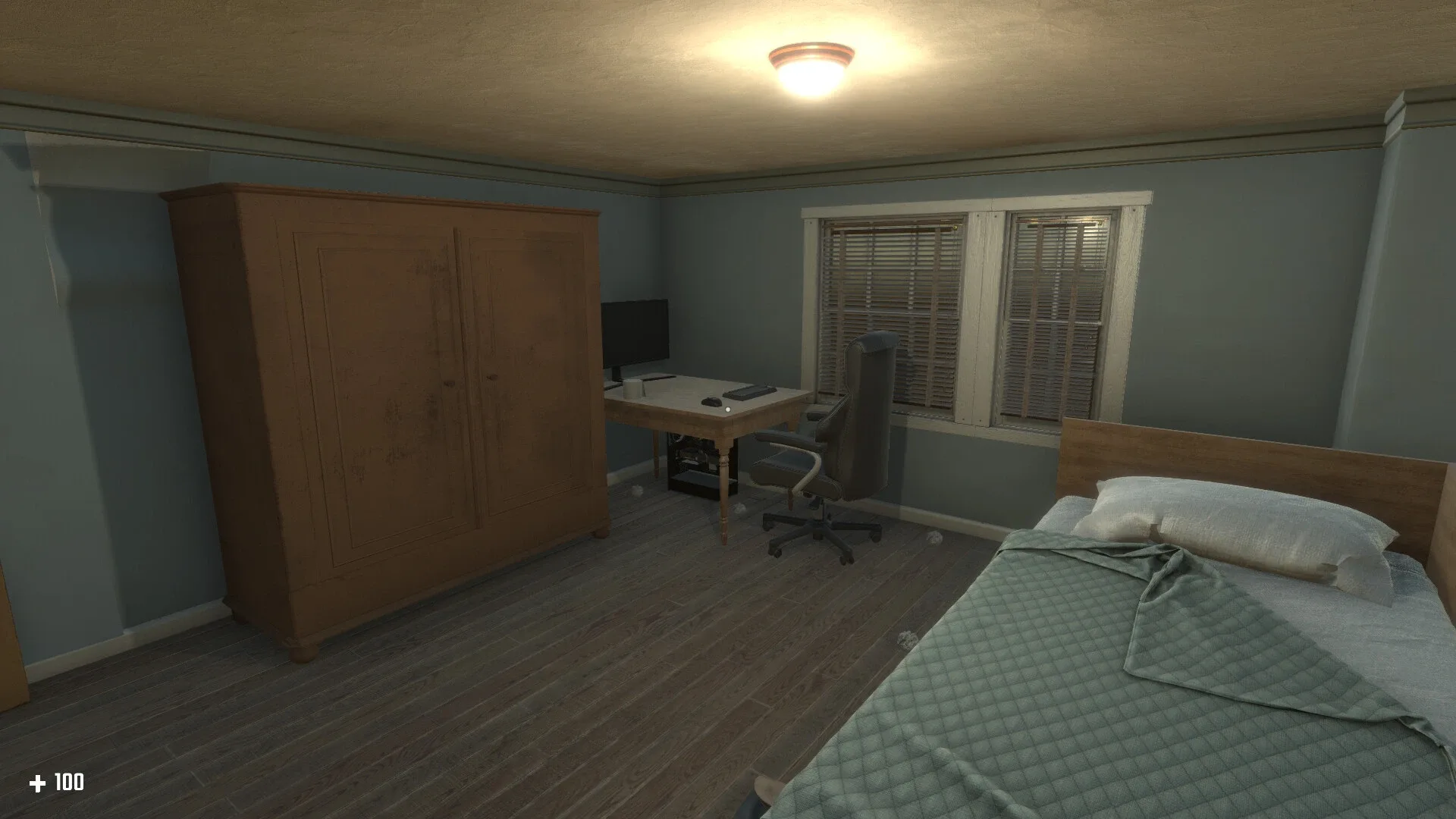Click the crosshair dot on the desk
Screen dimensions: 1456x819
[727, 409]
